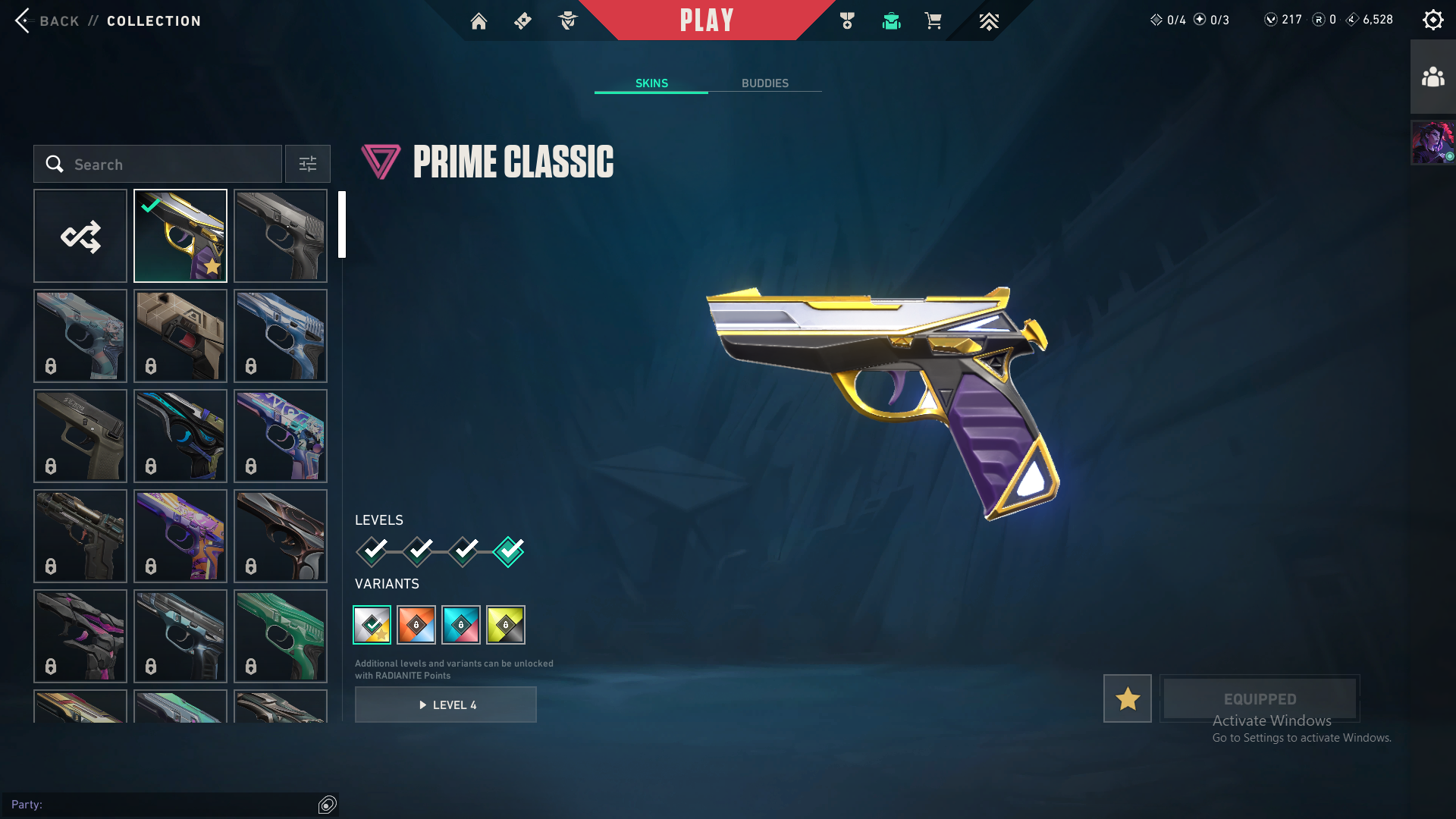1456x819 pixels.
Task: Open the settings gear
Action: [x=1432, y=20]
